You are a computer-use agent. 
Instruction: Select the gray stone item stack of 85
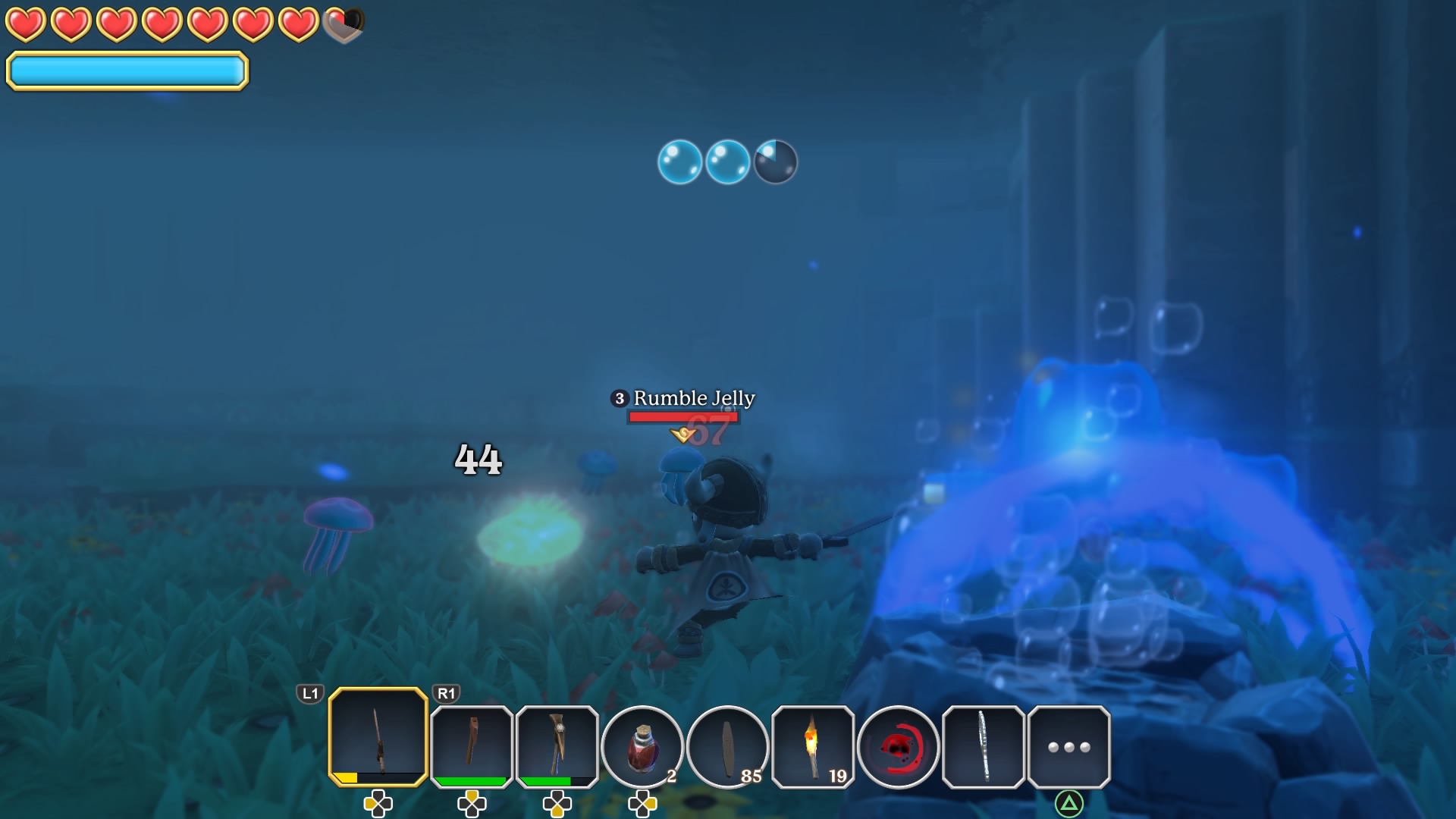click(727, 747)
